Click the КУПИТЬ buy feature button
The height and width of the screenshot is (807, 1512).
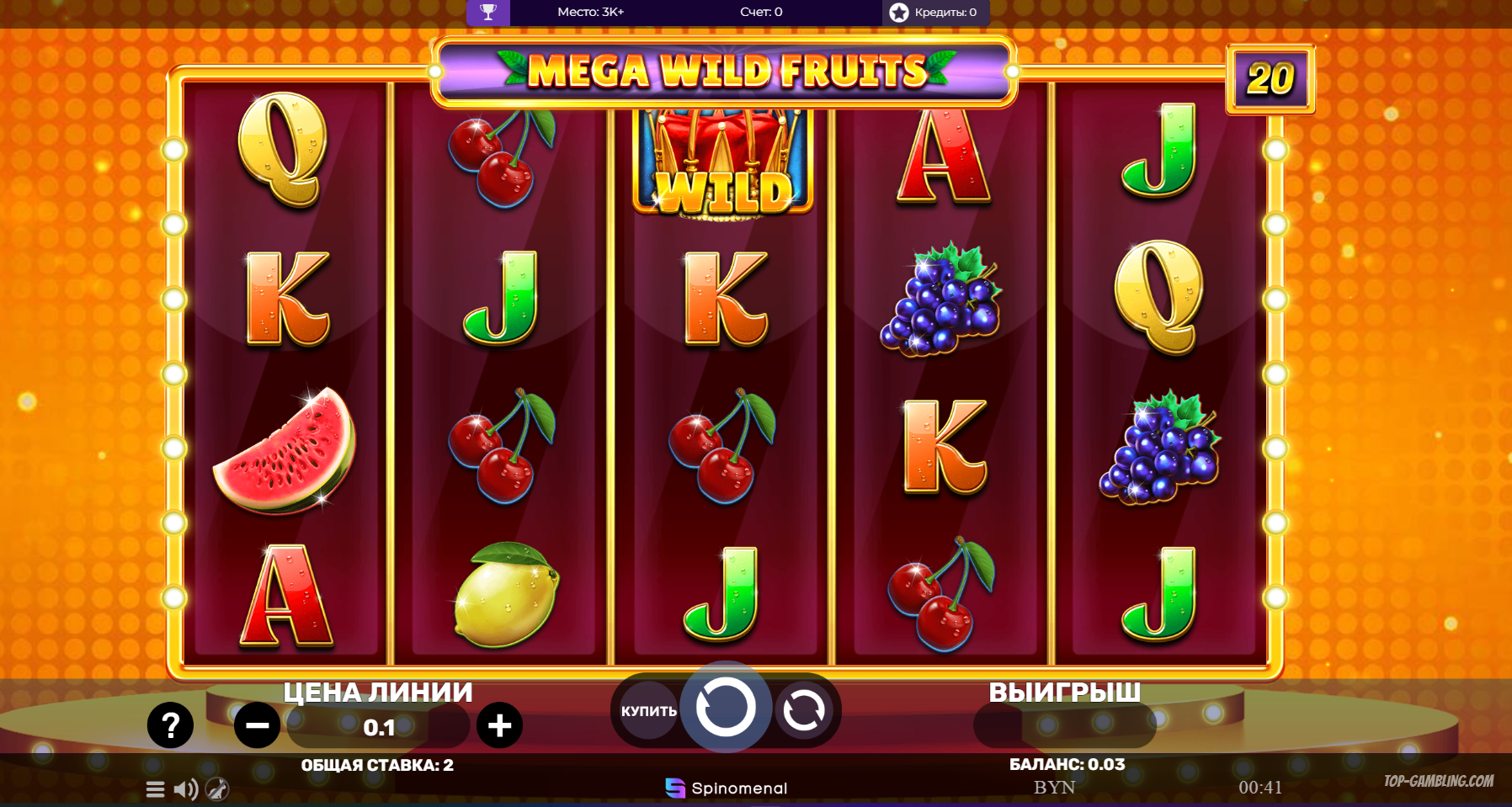click(x=648, y=711)
